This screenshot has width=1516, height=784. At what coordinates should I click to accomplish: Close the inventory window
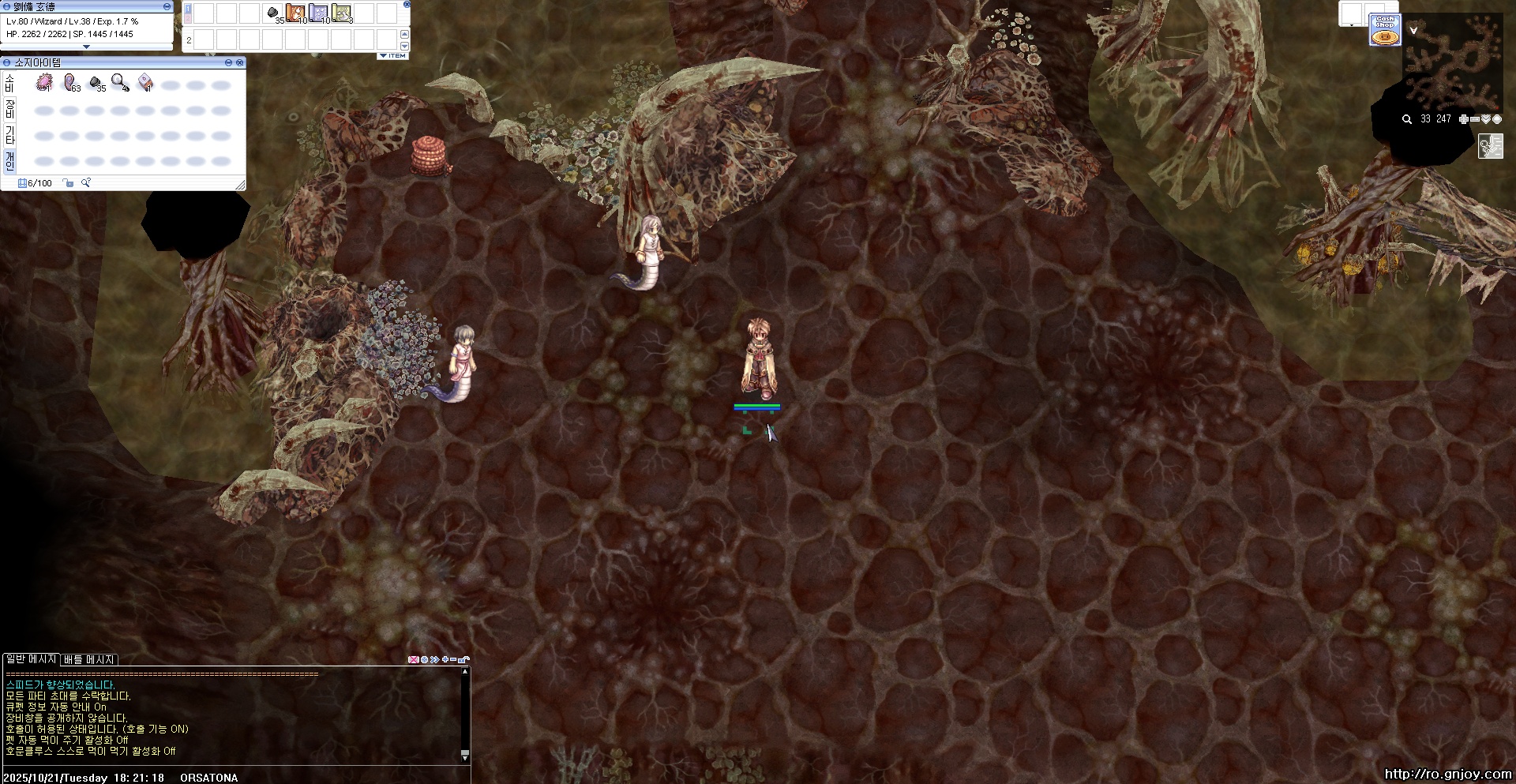pos(239,62)
